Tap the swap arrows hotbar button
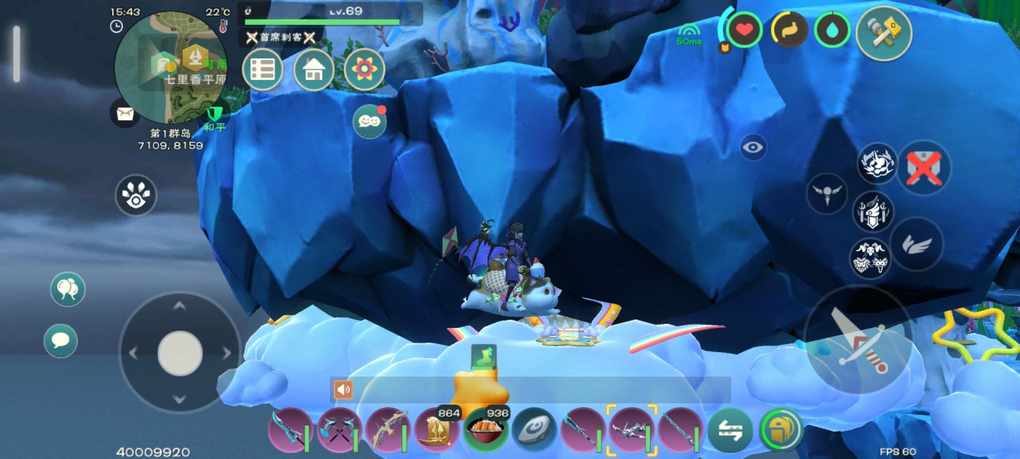The image size is (1020, 459). tap(730, 430)
